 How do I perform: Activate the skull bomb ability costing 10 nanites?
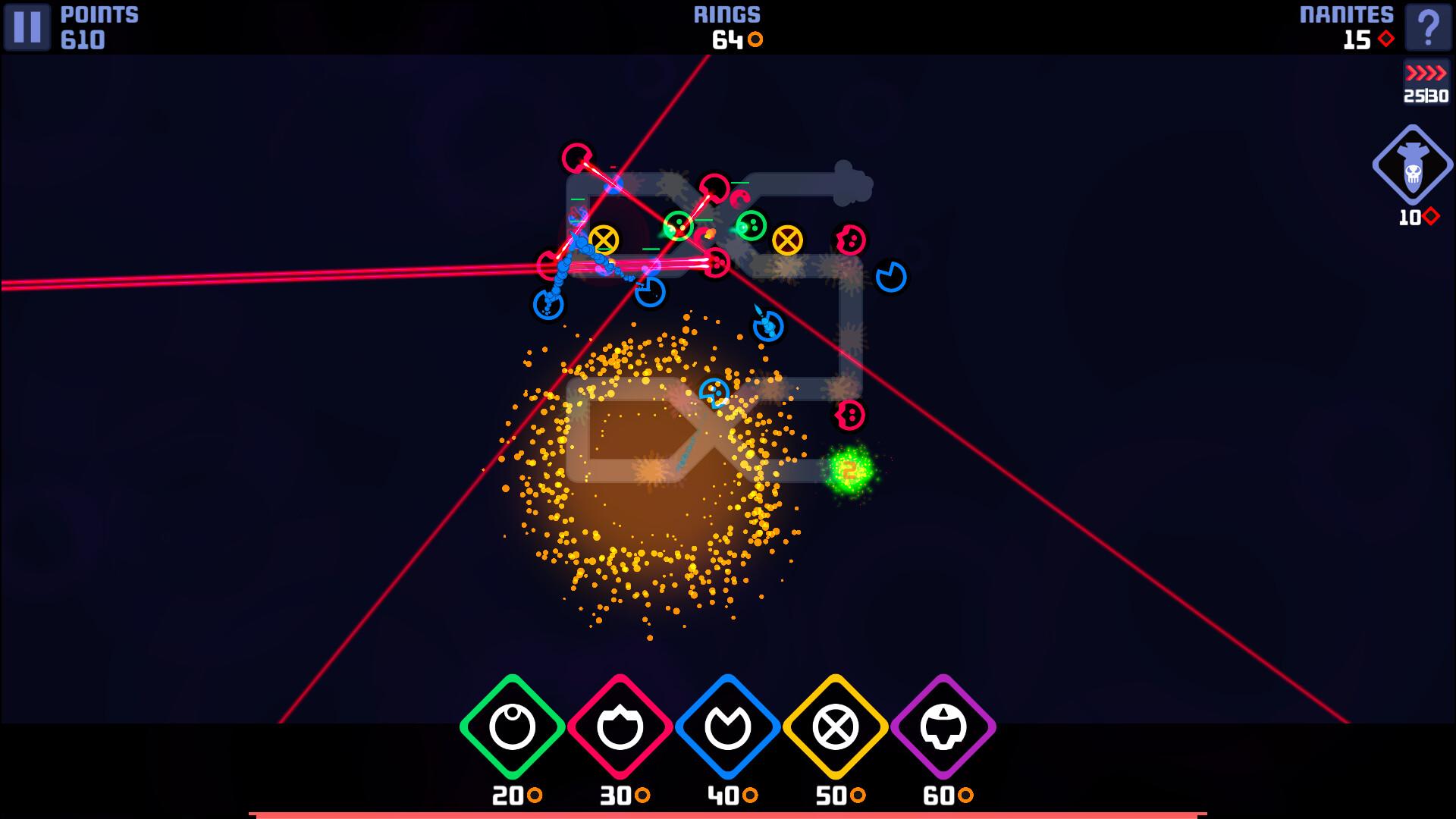[1411, 163]
